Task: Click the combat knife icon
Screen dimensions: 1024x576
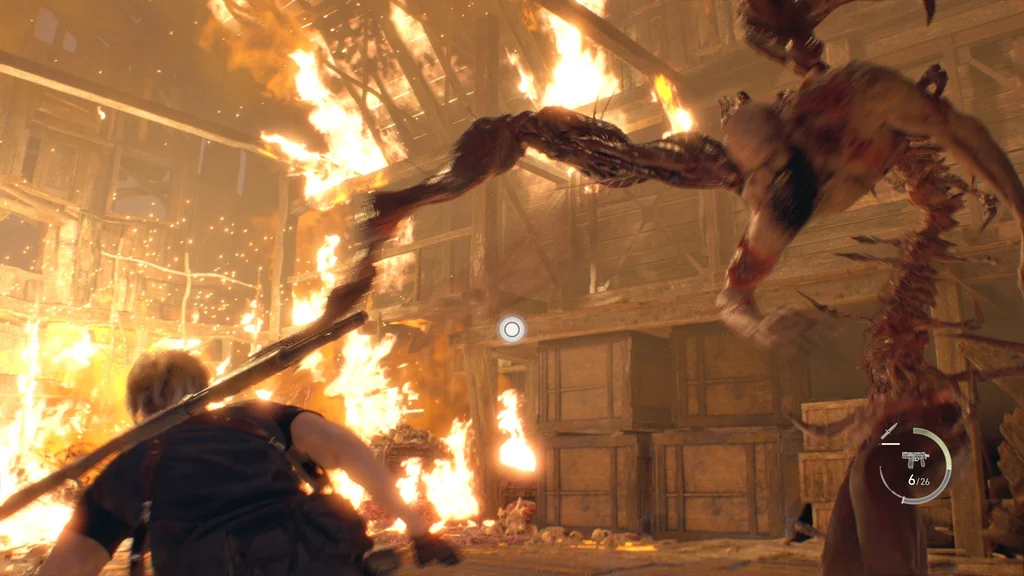Action: (889, 432)
